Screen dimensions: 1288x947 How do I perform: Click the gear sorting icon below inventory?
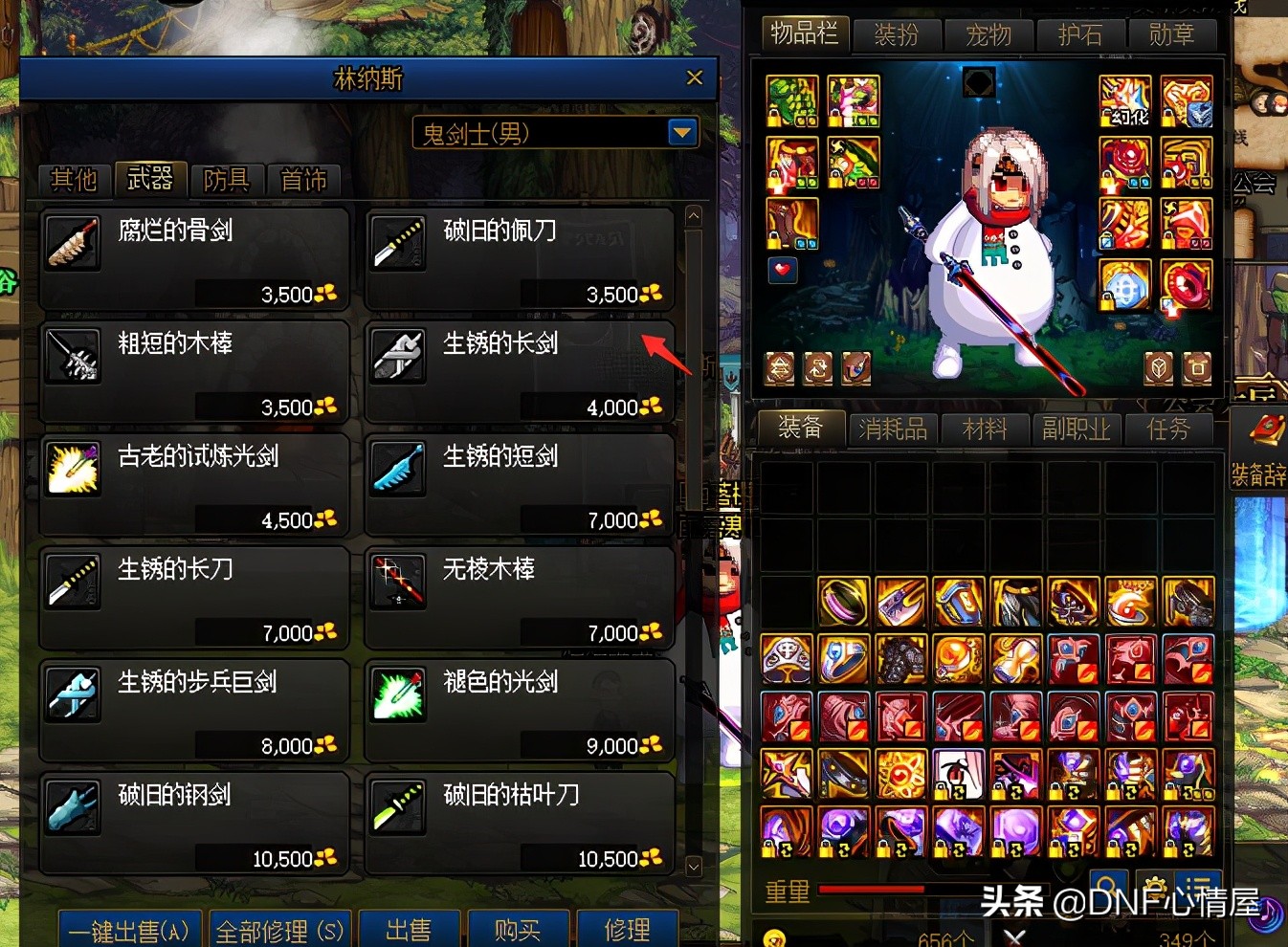[x=1155, y=888]
